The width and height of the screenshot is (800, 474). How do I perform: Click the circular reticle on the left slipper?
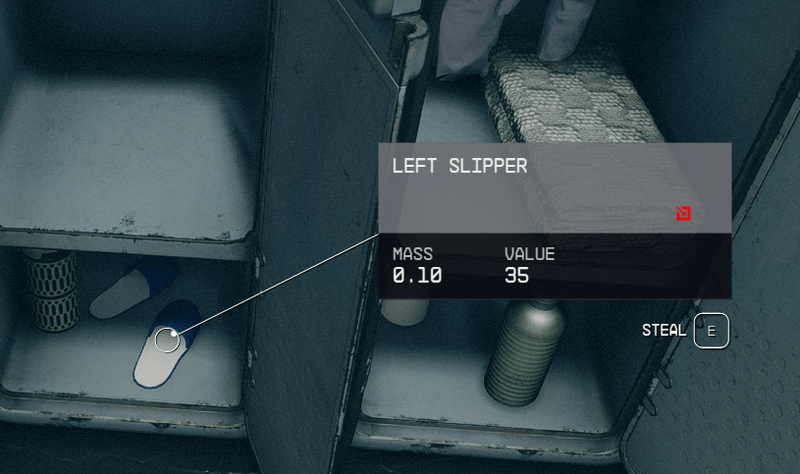tap(168, 340)
